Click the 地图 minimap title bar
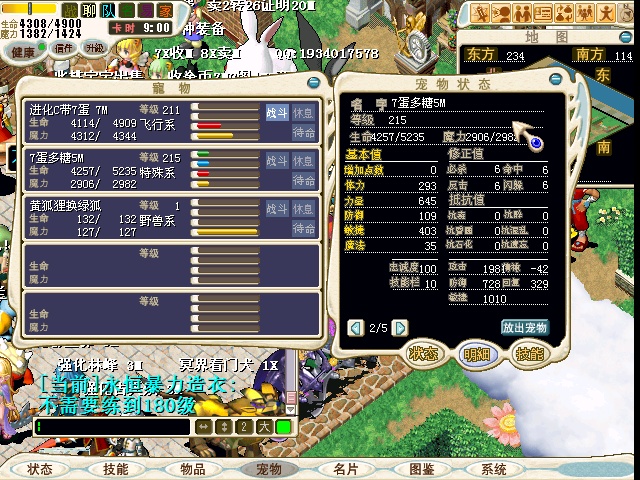 pyautogui.click(x=546, y=37)
